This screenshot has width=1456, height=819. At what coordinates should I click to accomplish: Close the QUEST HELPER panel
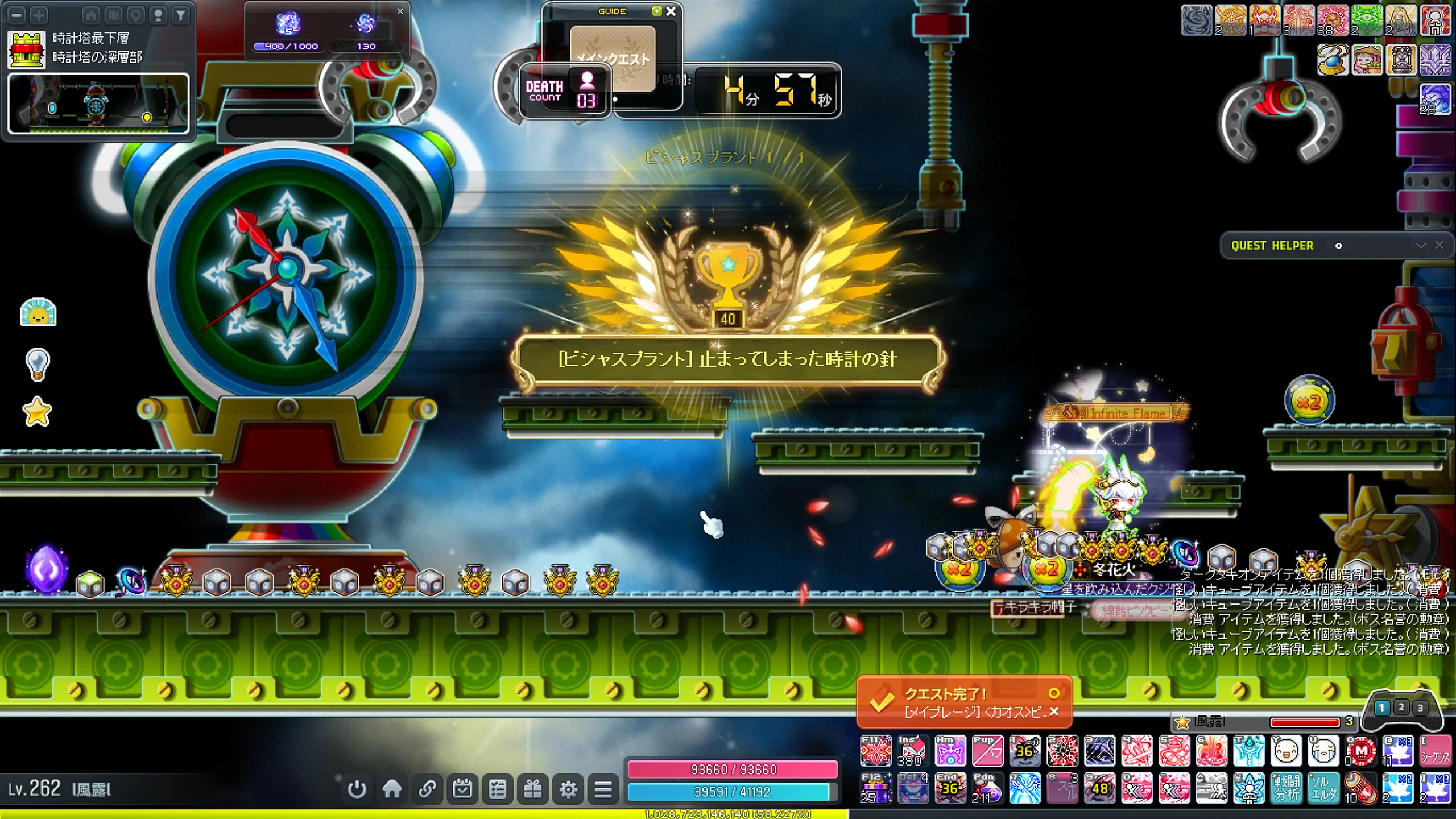pyautogui.click(x=1440, y=245)
